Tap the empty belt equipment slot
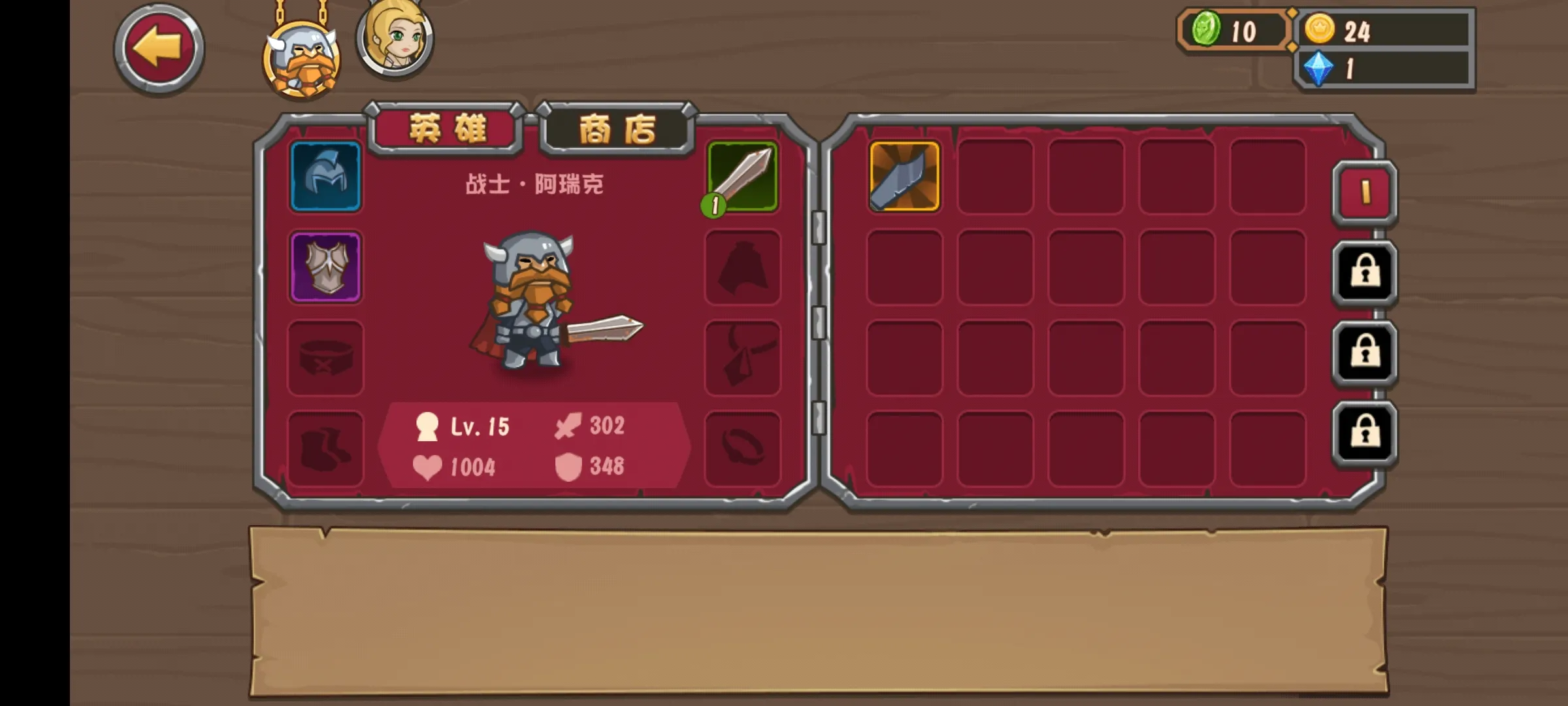This screenshot has width=1568, height=706. click(x=325, y=358)
